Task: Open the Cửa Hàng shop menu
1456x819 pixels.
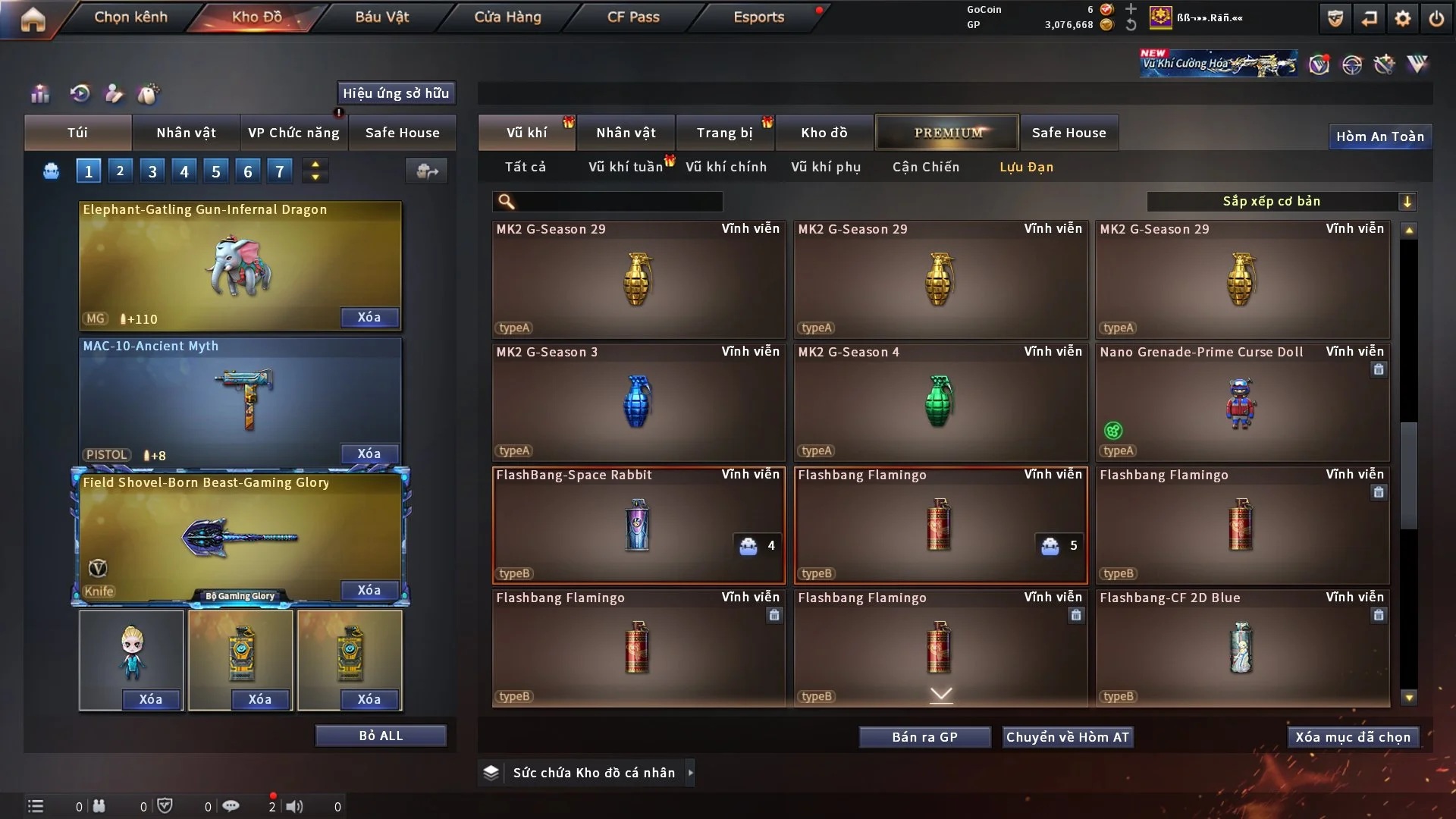Action: click(x=507, y=17)
